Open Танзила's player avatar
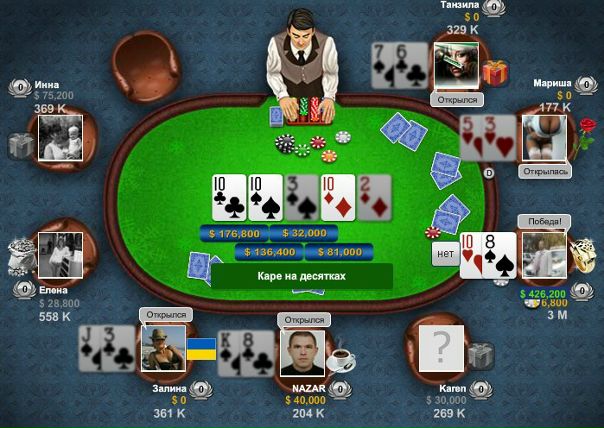The height and width of the screenshot is (428, 604). coord(456,68)
